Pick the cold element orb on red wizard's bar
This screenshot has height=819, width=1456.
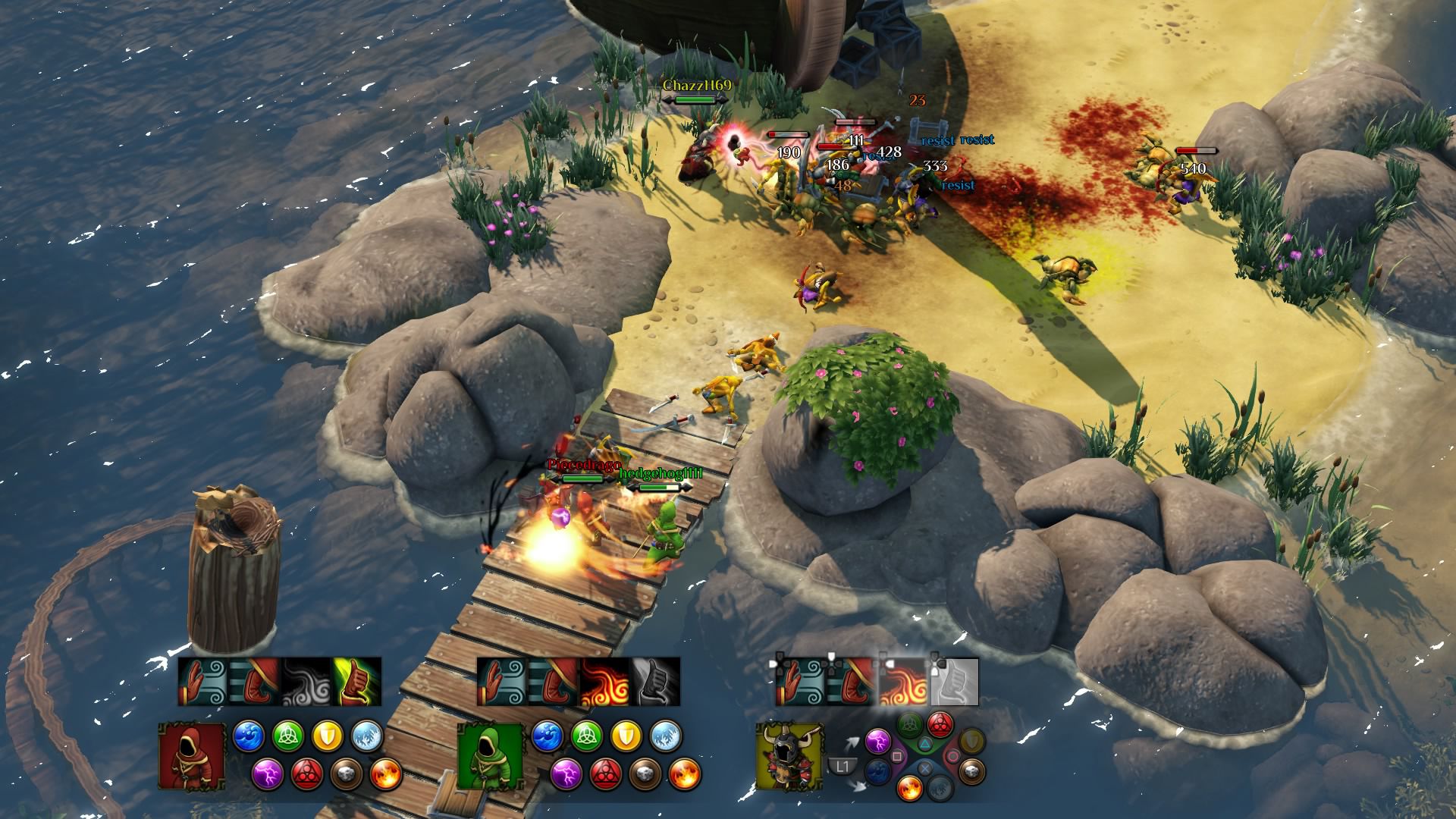tap(367, 736)
